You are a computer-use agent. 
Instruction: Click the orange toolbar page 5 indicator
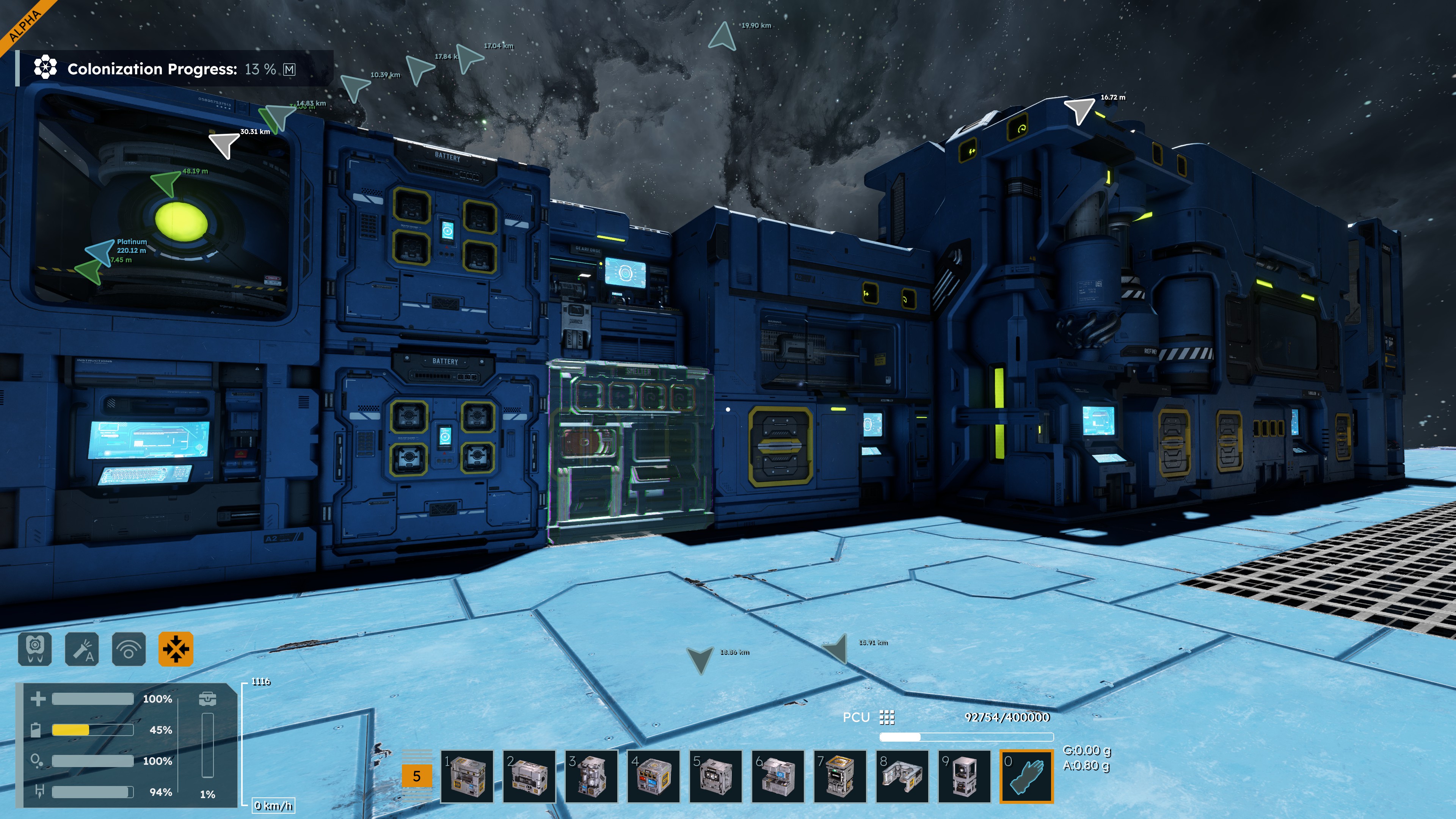tap(417, 776)
